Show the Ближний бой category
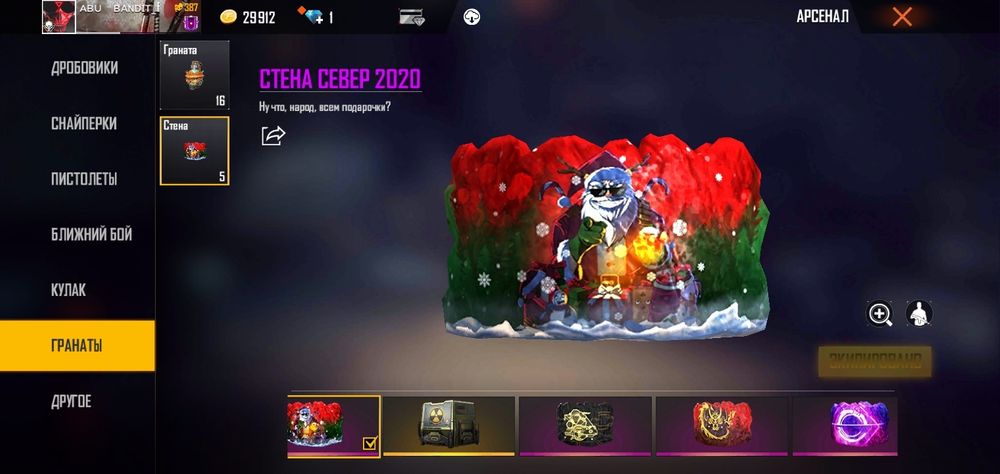This screenshot has height=474, width=1000. 91,235
